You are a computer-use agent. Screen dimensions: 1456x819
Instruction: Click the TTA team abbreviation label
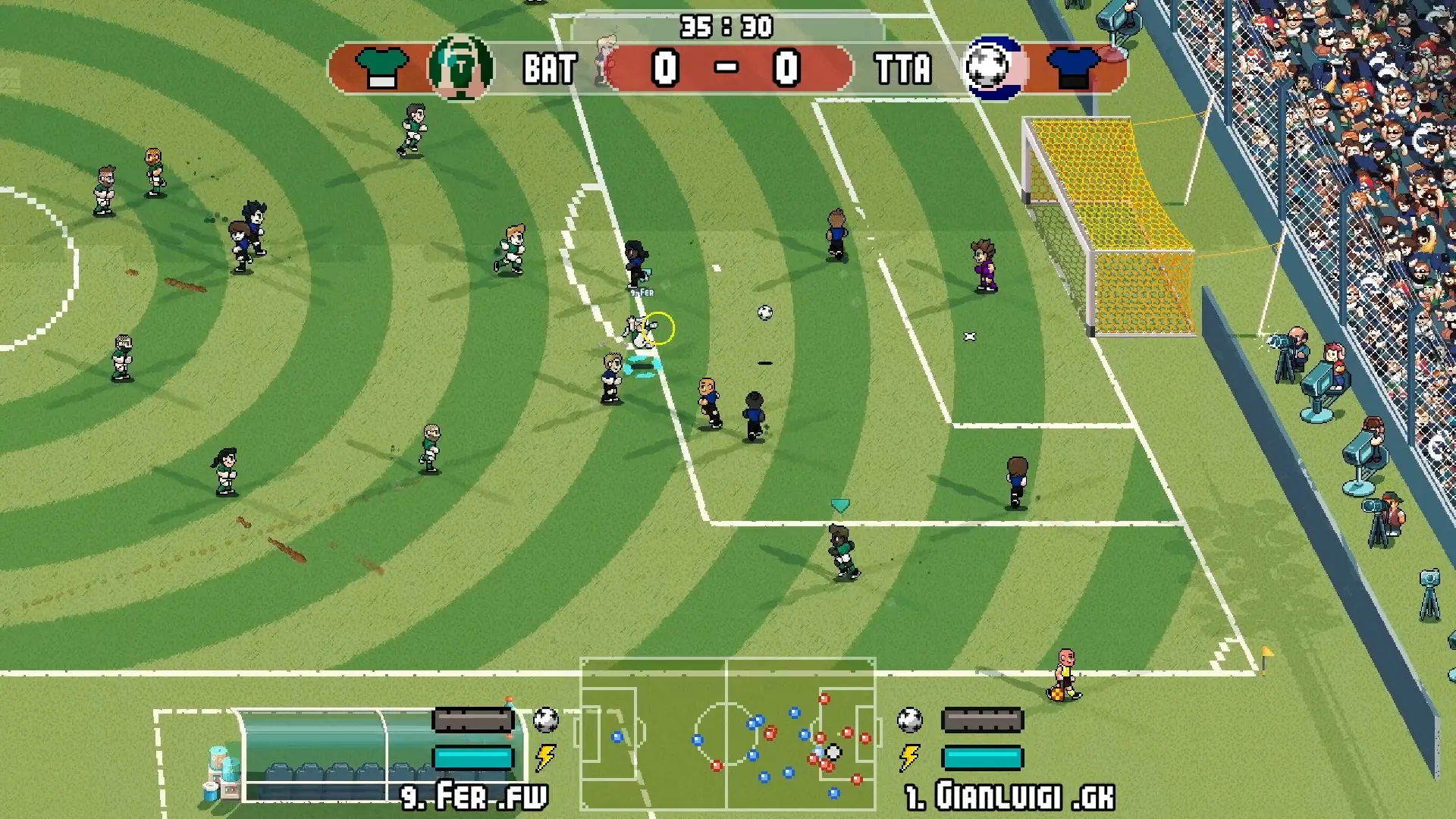(x=904, y=69)
